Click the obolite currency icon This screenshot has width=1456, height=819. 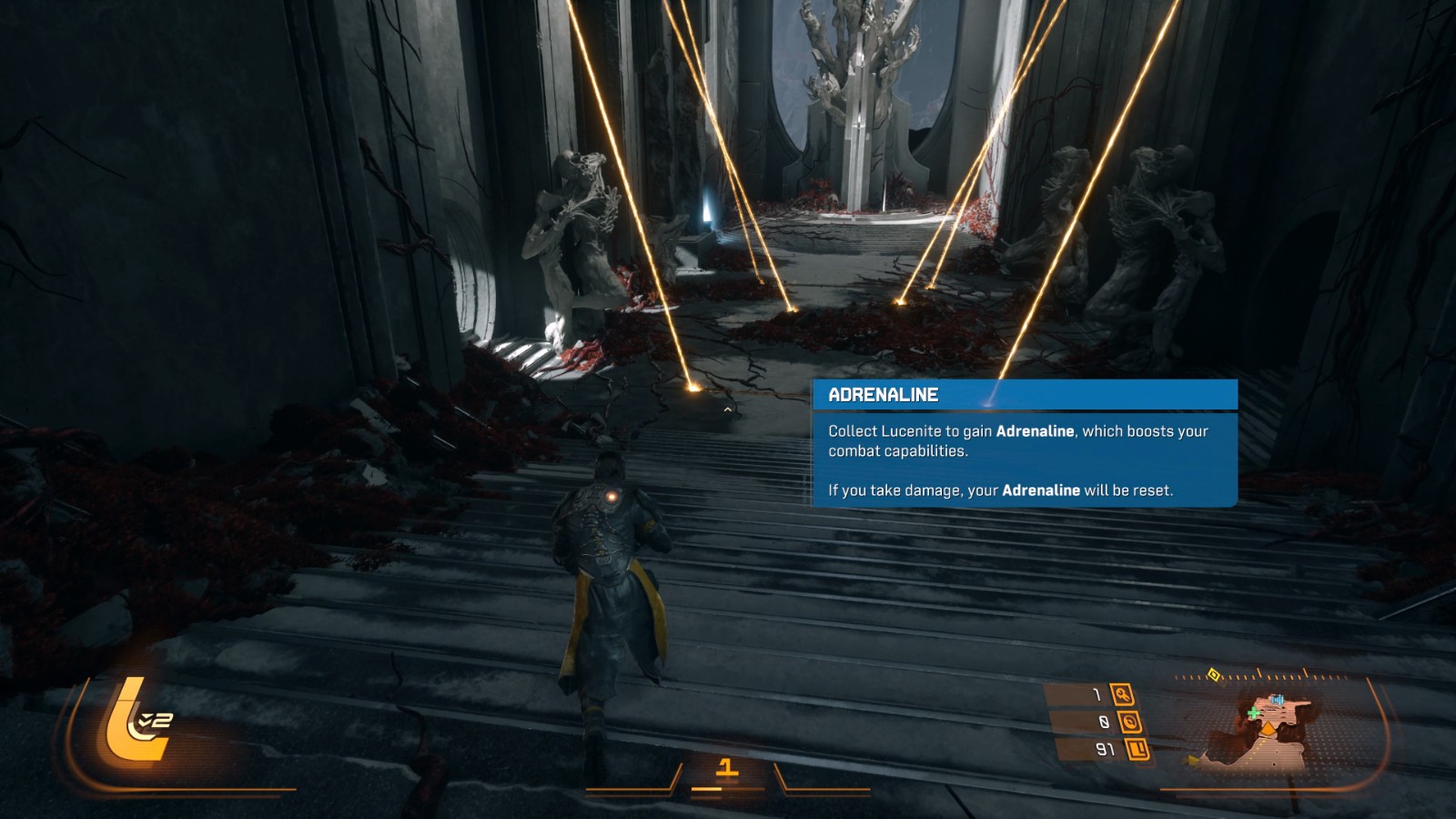coord(1137,750)
